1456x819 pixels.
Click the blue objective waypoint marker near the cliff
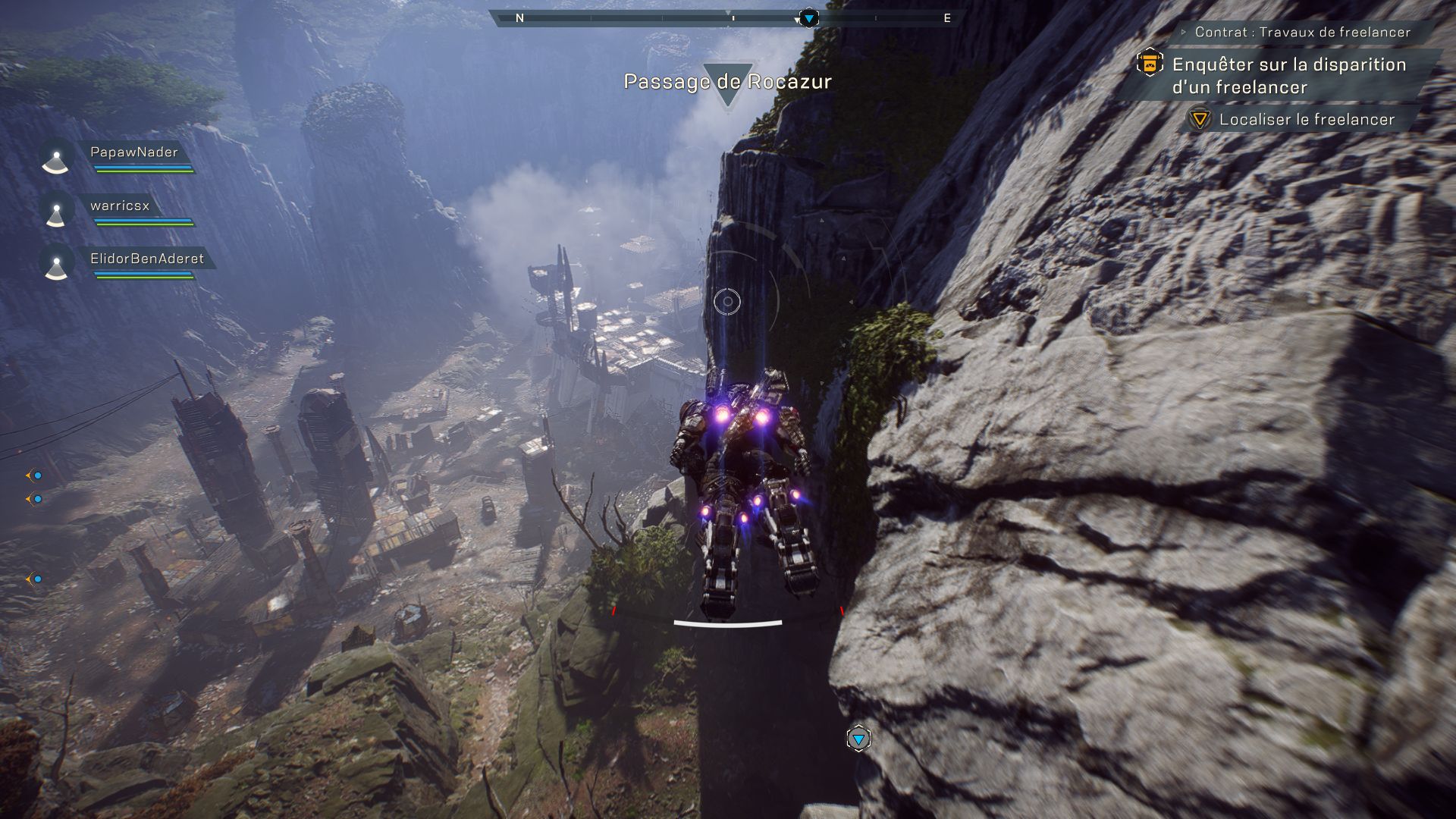pos(858,739)
